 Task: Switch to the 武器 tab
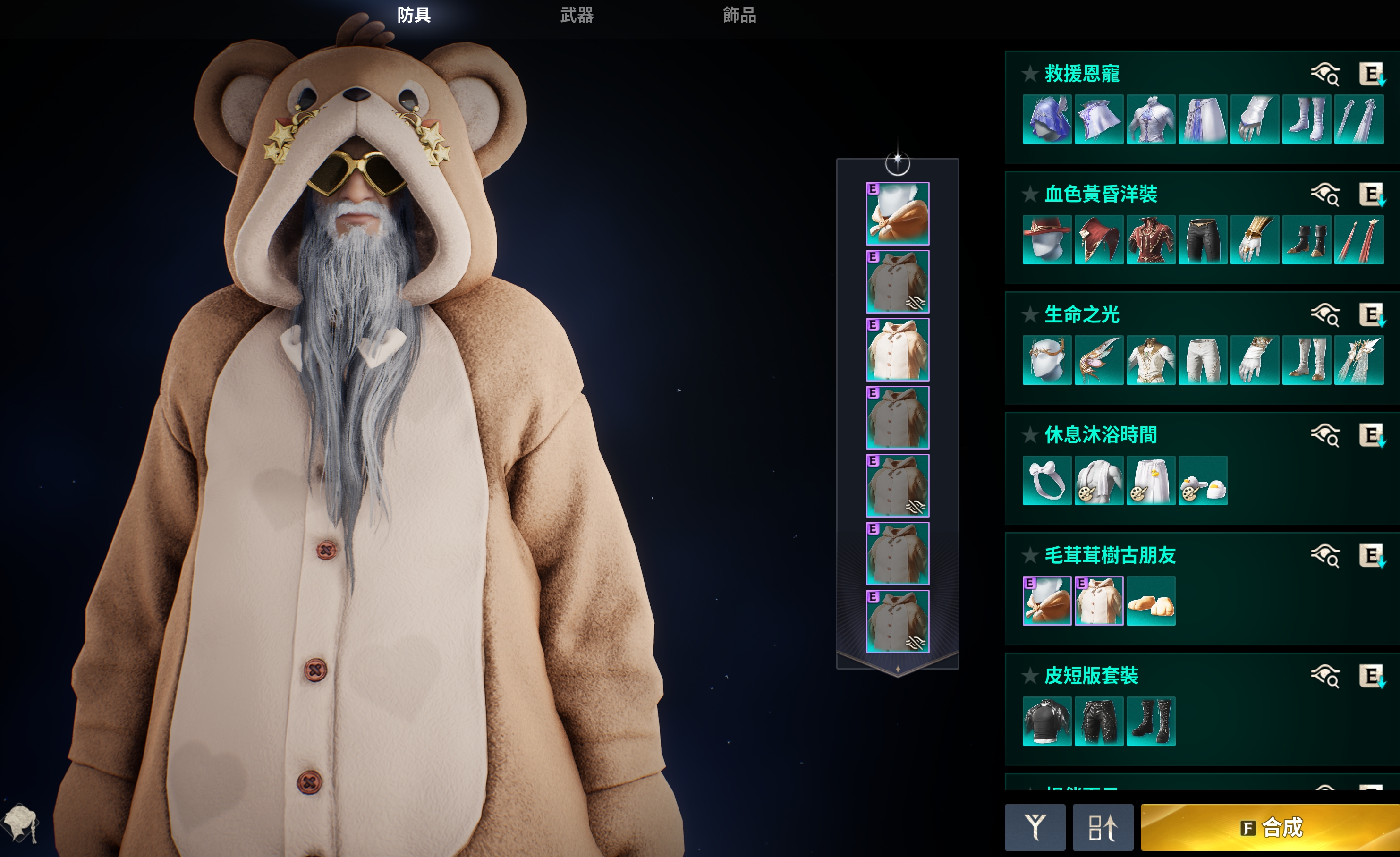pyautogui.click(x=577, y=15)
